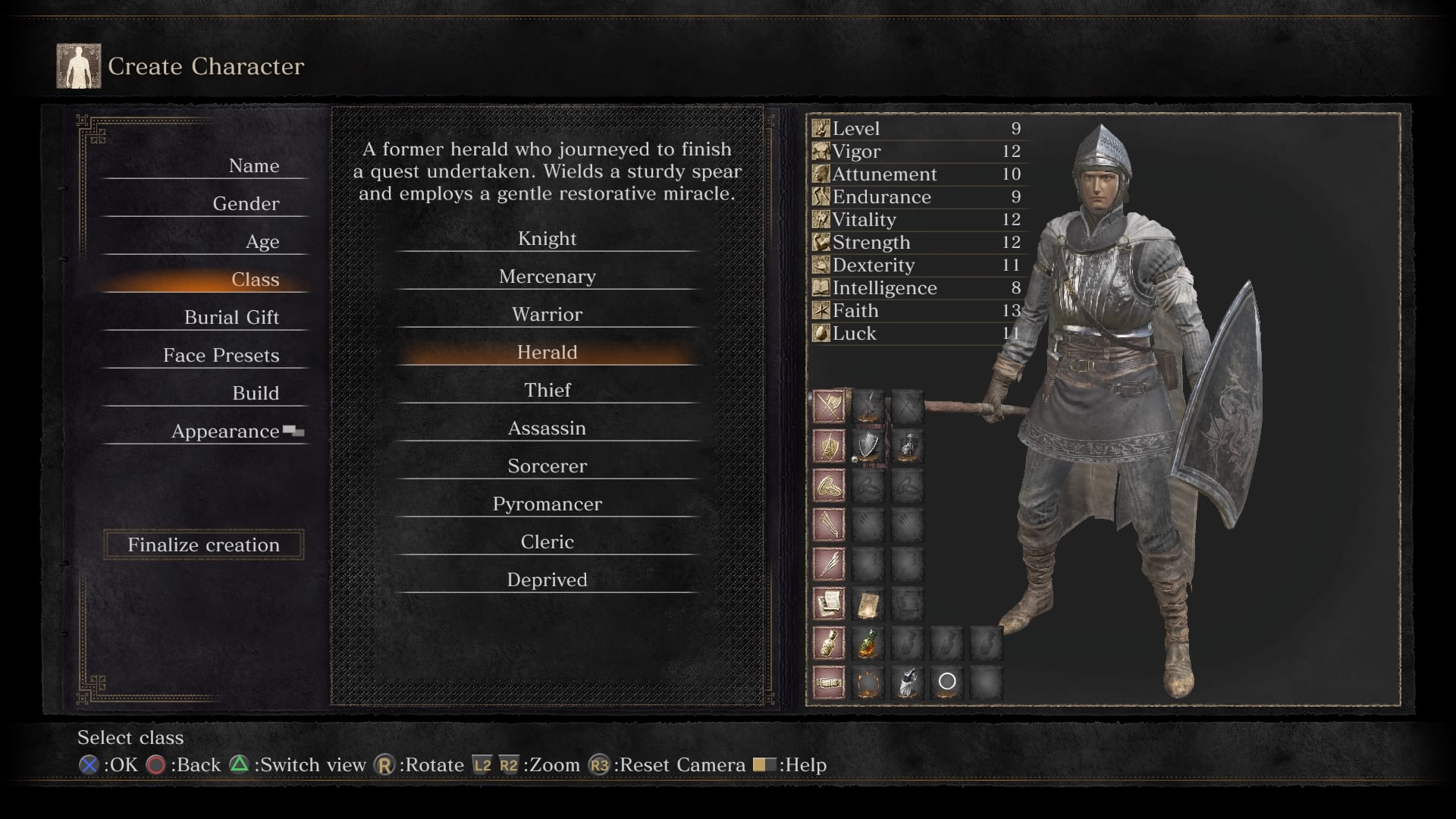Click the green flask item slot
1456x819 pixels.
click(x=868, y=643)
